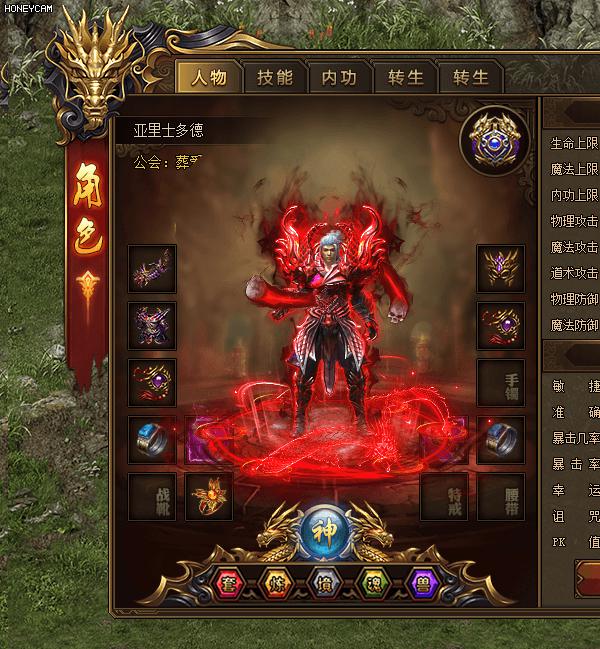Open the purple 兽 beast button
The width and height of the screenshot is (600, 649).
point(424,583)
